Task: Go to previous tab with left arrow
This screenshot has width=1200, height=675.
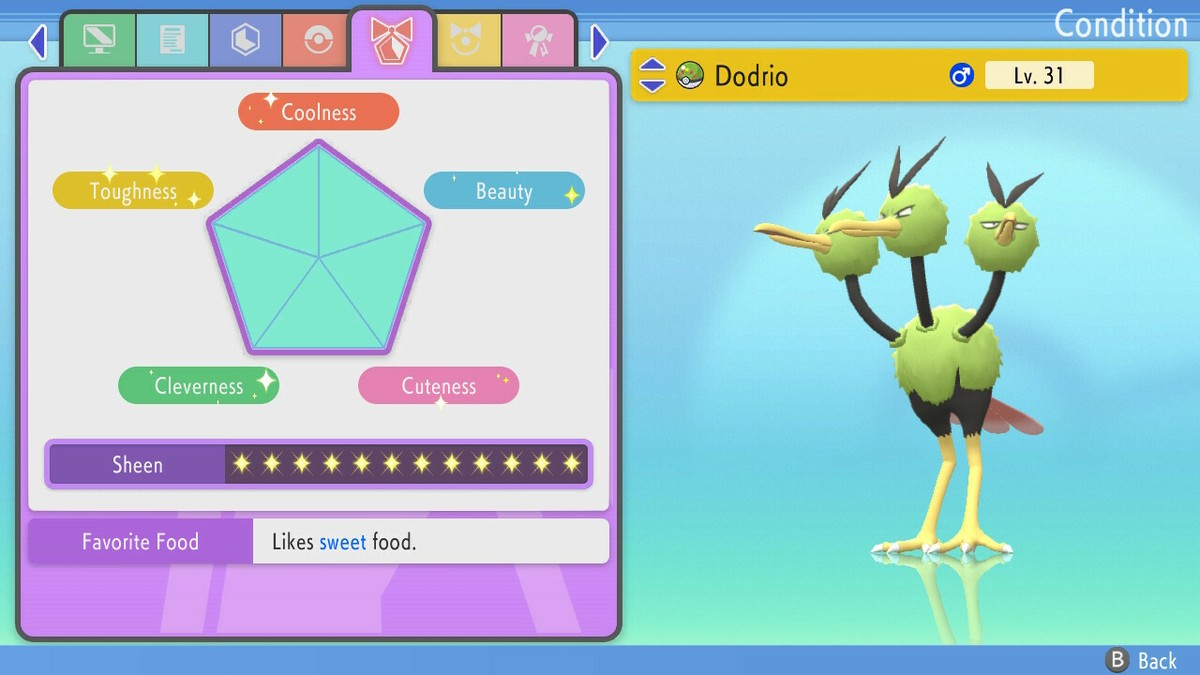Action: (38, 42)
